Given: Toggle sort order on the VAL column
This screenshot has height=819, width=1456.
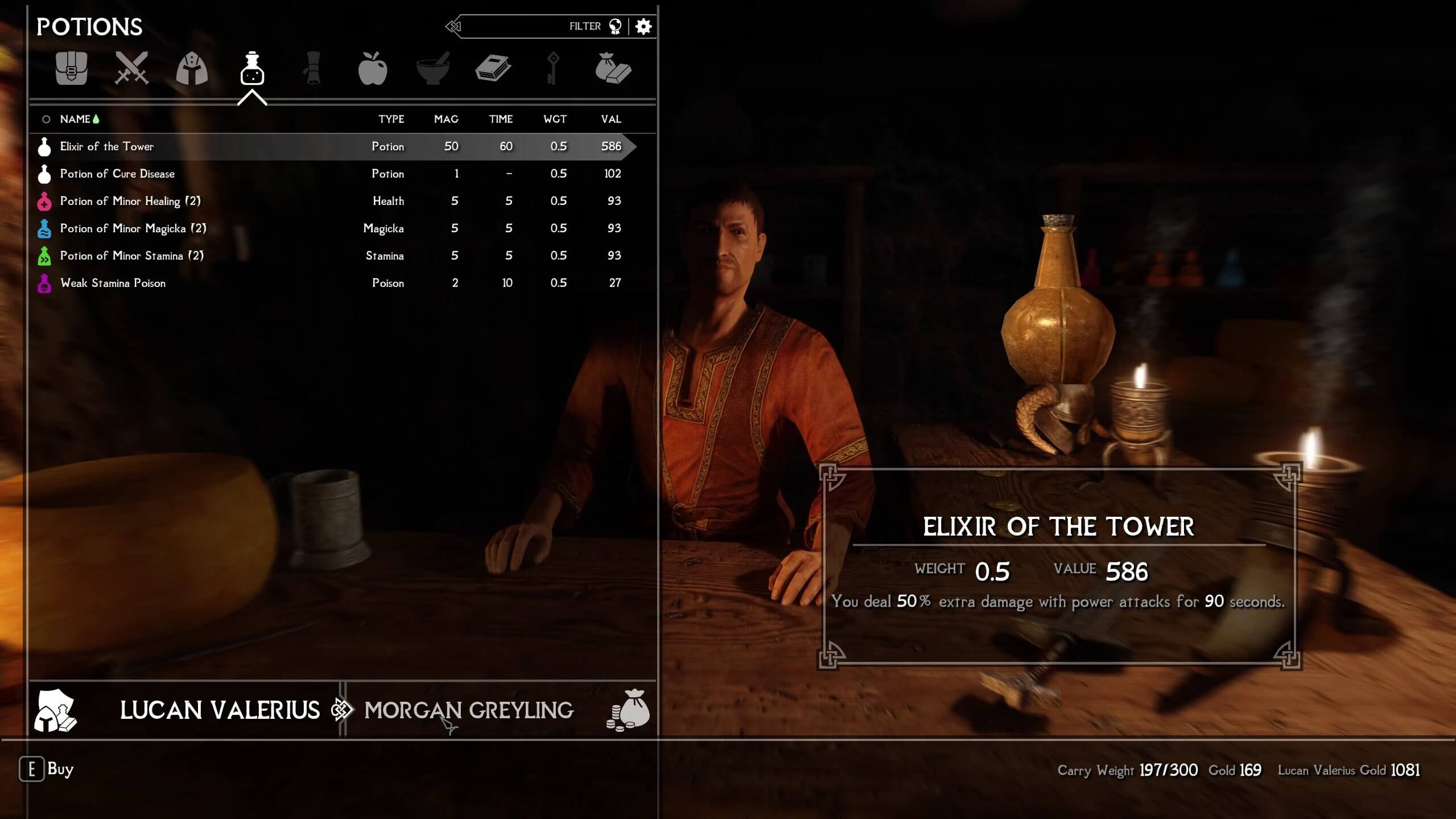Looking at the screenshot, I should 610,119.
